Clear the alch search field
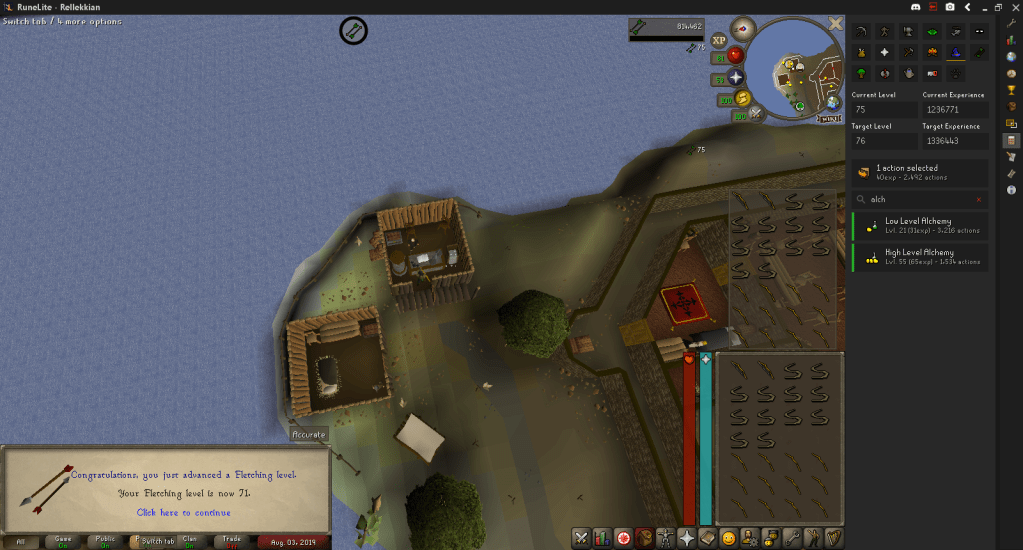This screenshot has height=550, width=1023. (x=979, y=199)
